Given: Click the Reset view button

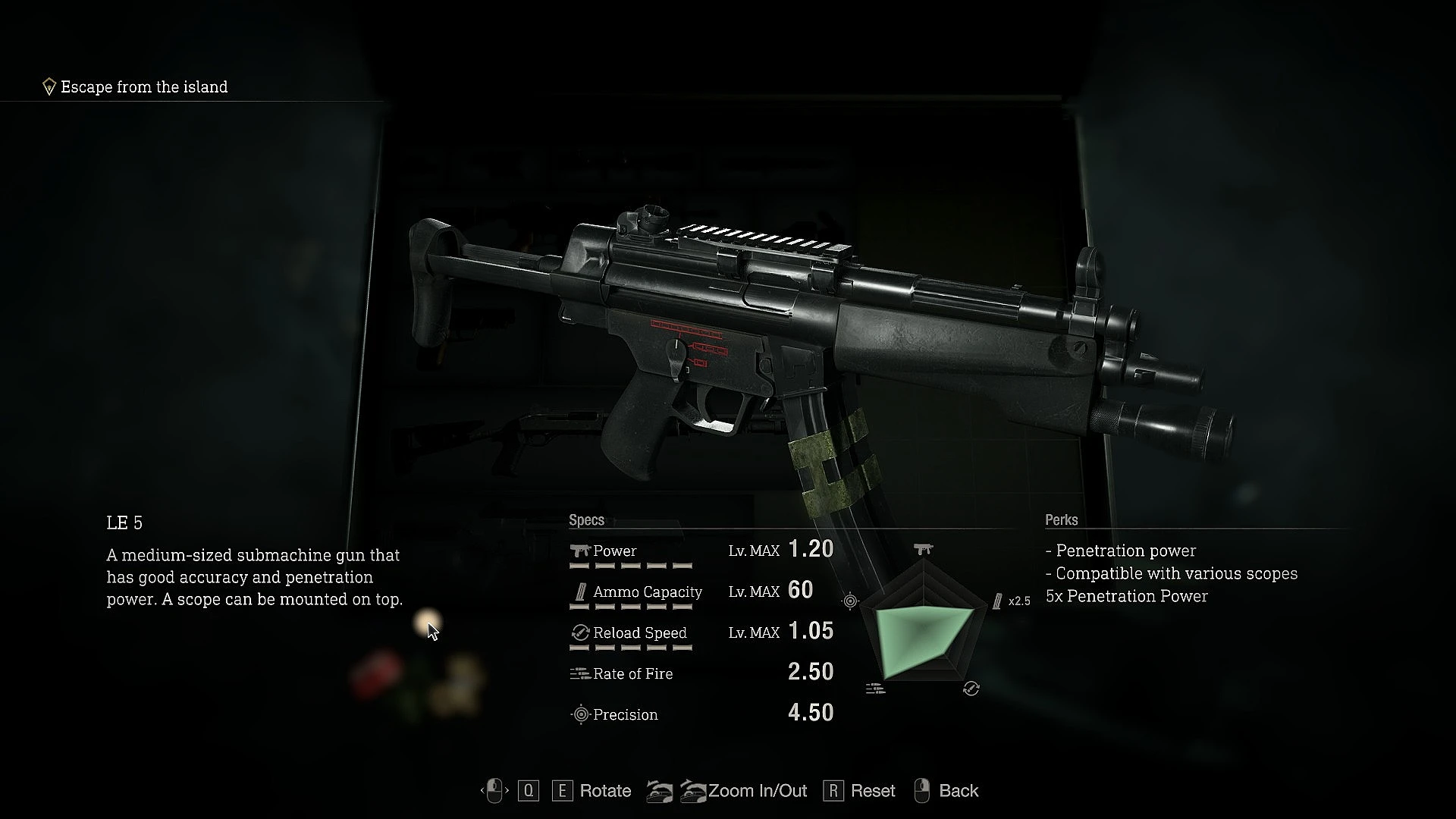Looking at the screenshot, I should click(x=872, y=791).
